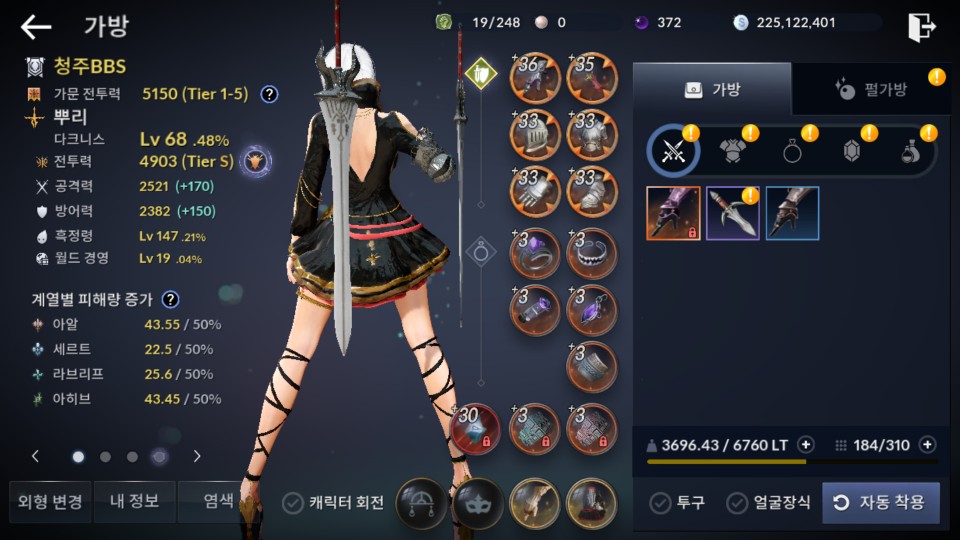Go back with the arrow button
Screen dimensions: 960x540
tap(36, 27)
